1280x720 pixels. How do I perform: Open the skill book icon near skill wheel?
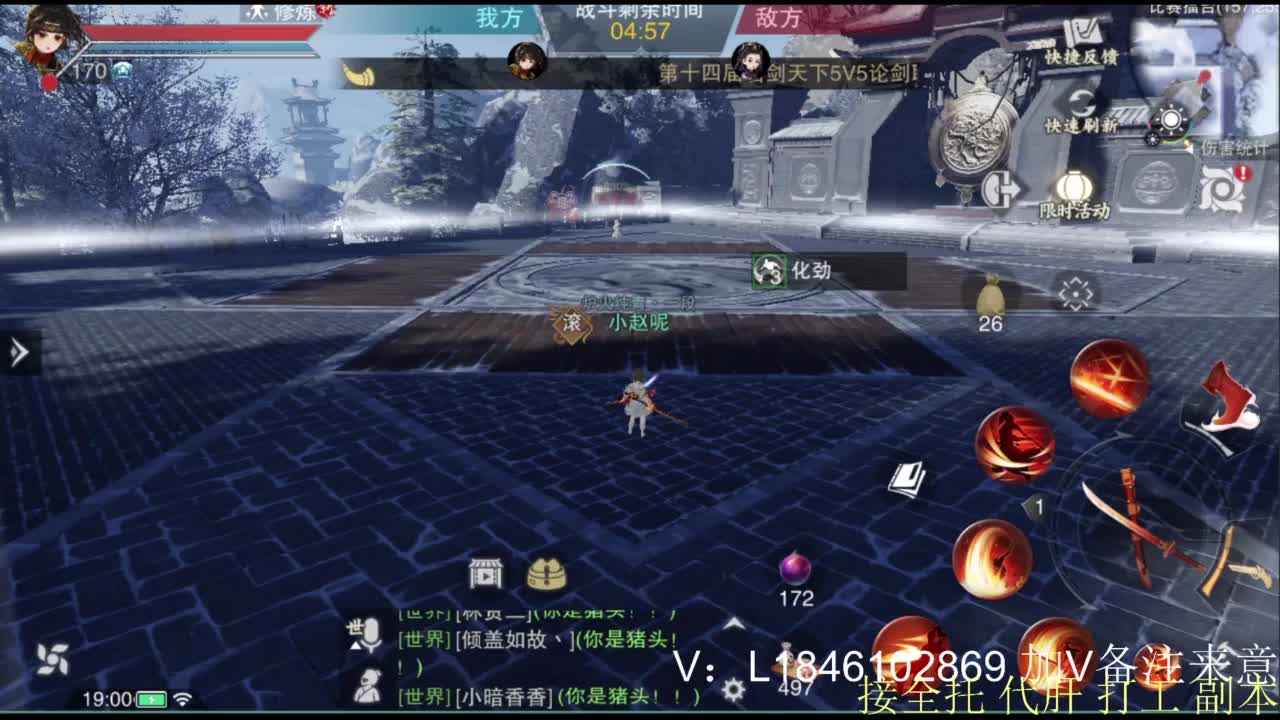910,480
